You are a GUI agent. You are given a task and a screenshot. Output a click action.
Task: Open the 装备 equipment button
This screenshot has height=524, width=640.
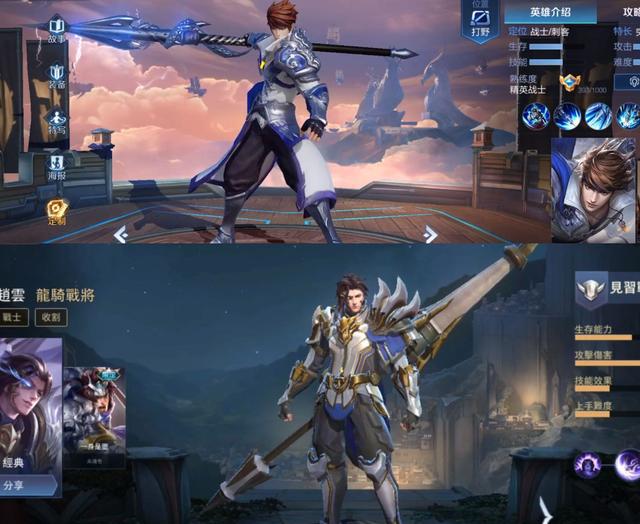[x=56, y=76]
